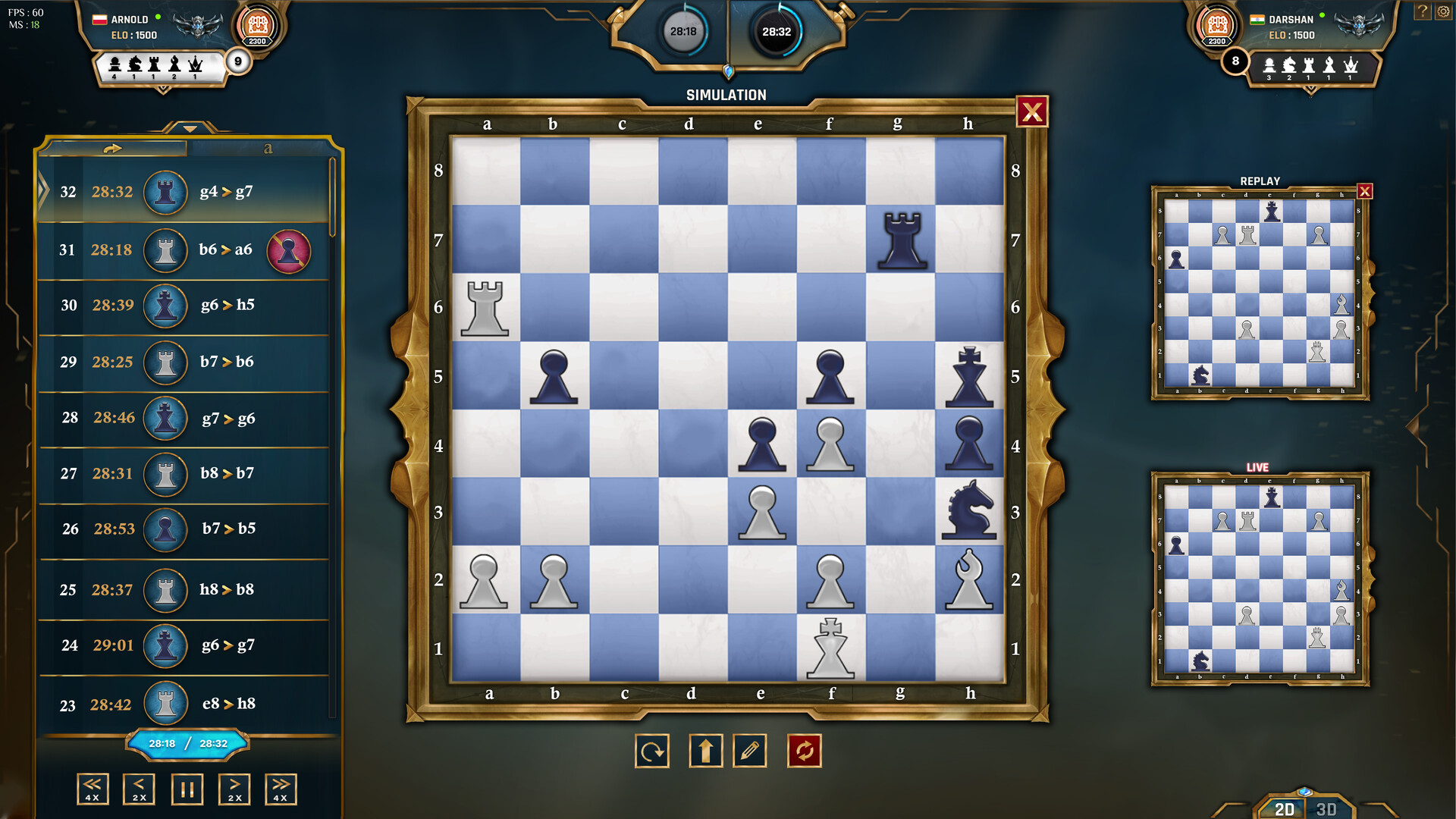Share the simulation using upload arrow icon

(x=706, y=751)
